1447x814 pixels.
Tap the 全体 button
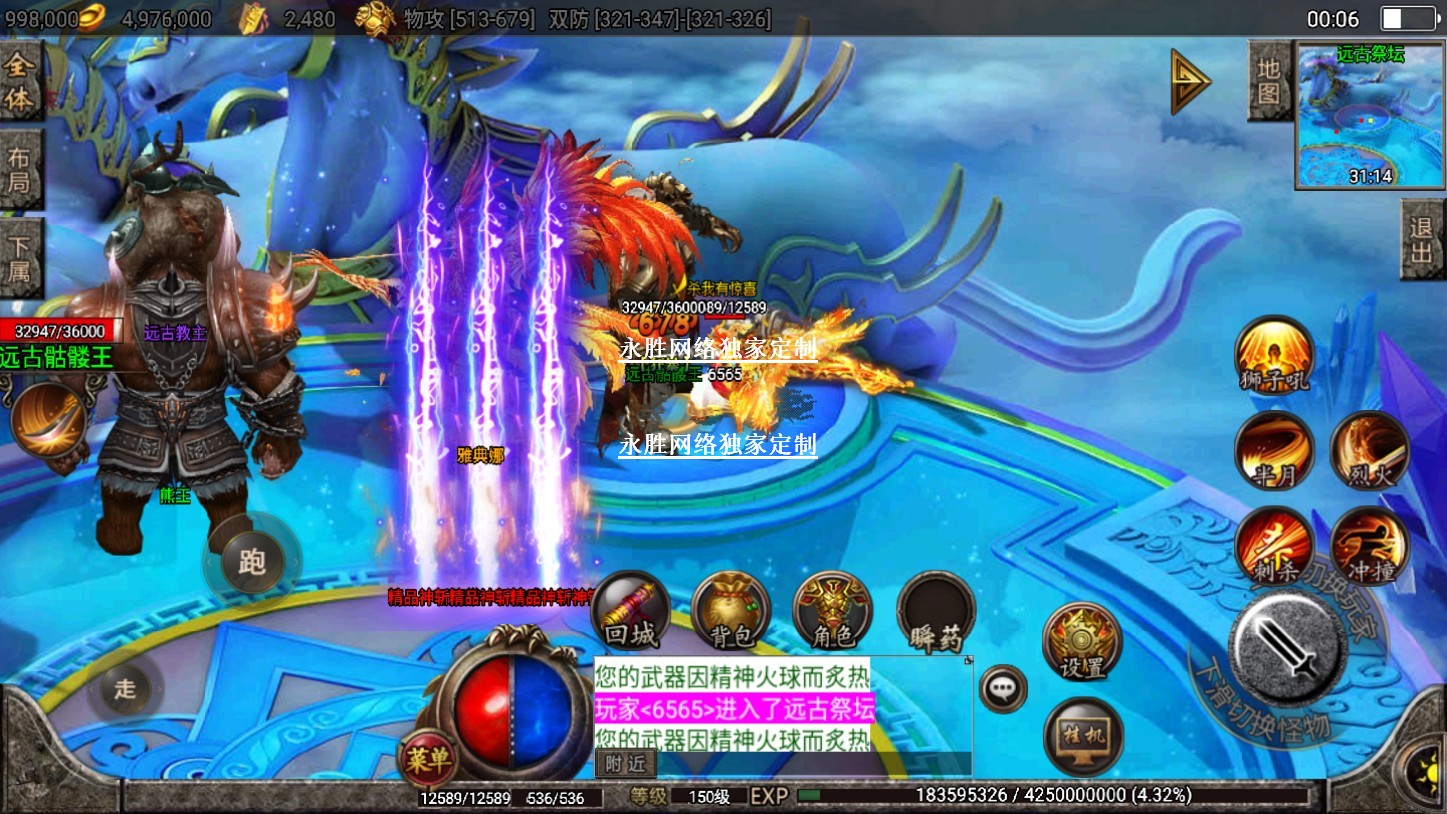20,83
